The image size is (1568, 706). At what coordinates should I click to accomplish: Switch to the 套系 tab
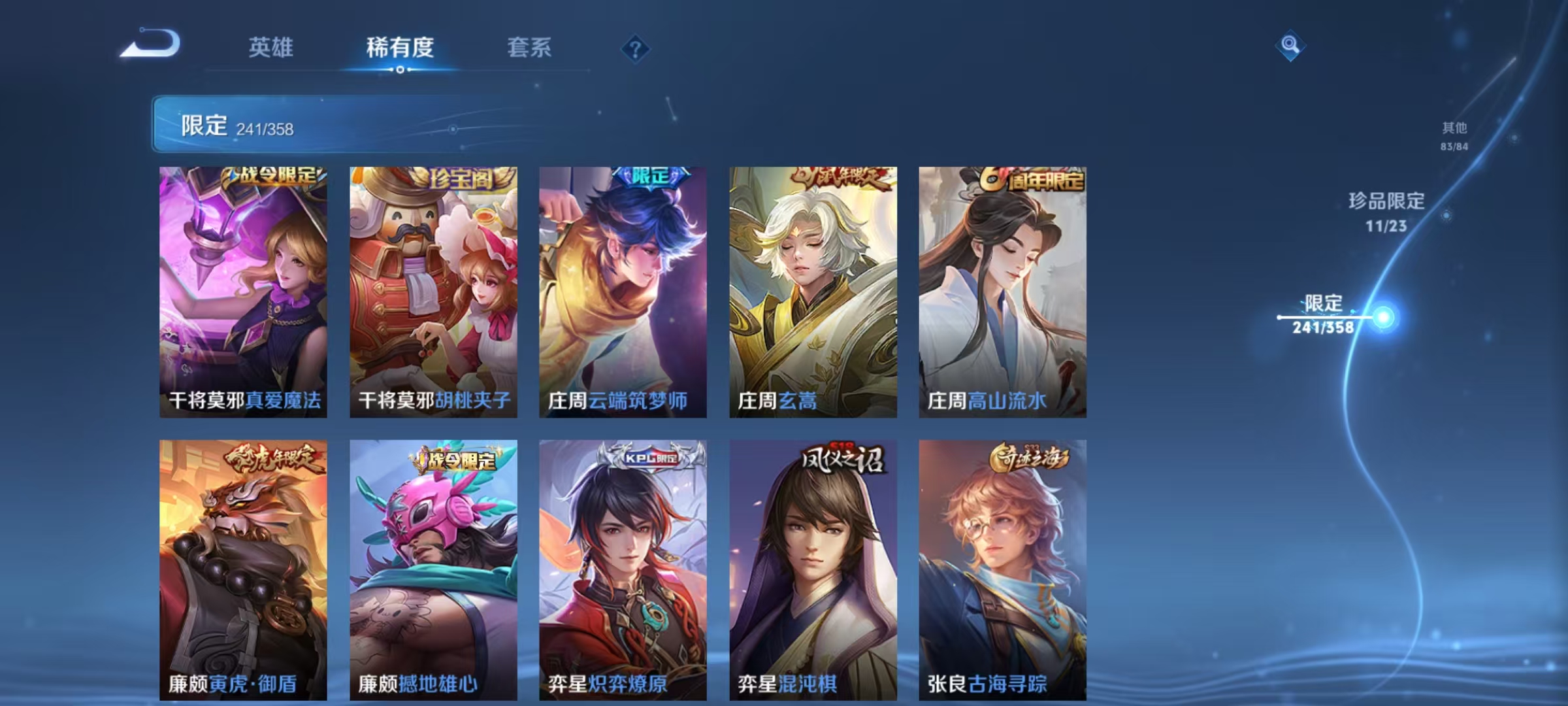click(x=529, y=47)
